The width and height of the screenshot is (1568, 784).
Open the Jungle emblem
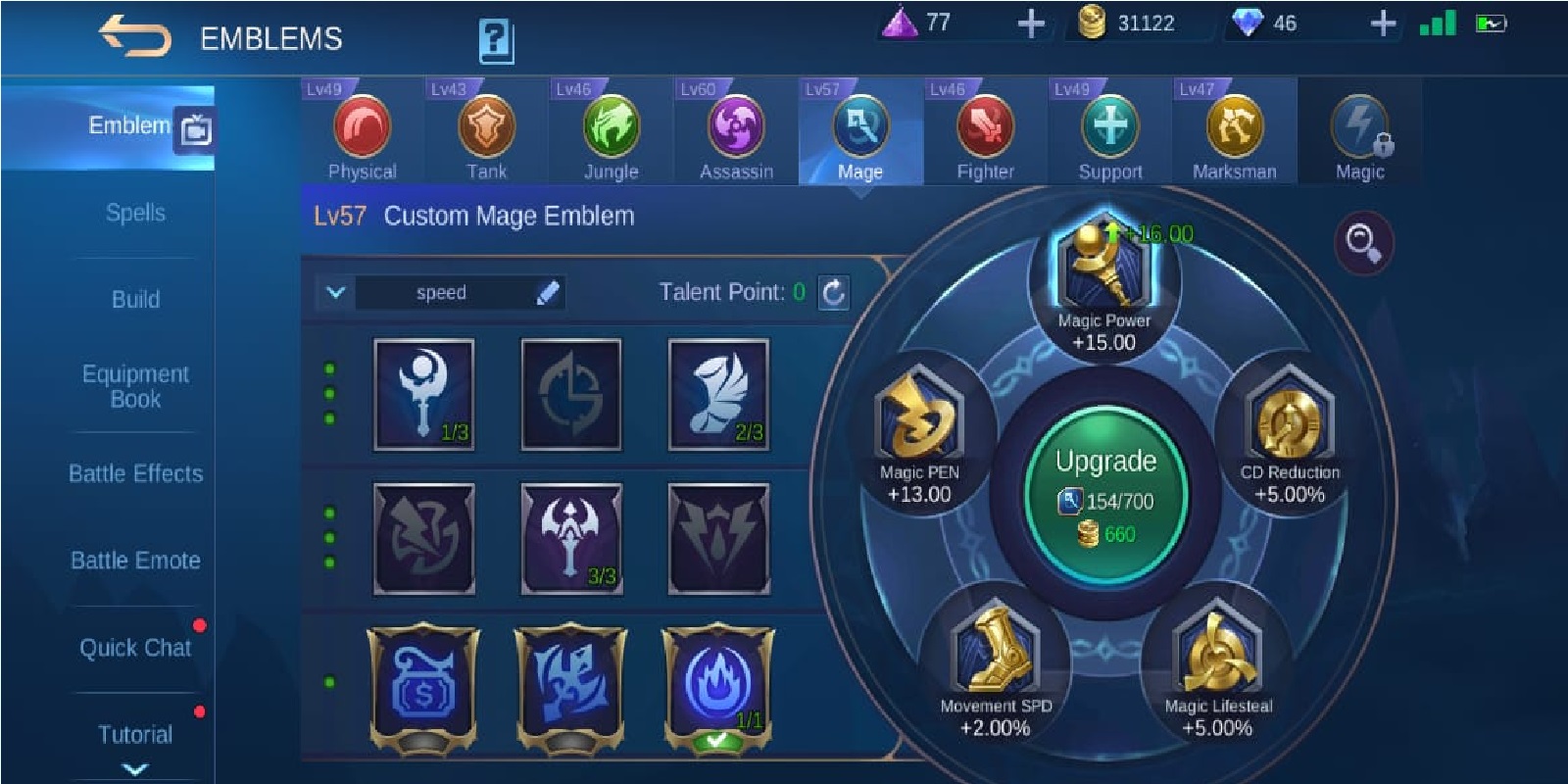[612, 127]
